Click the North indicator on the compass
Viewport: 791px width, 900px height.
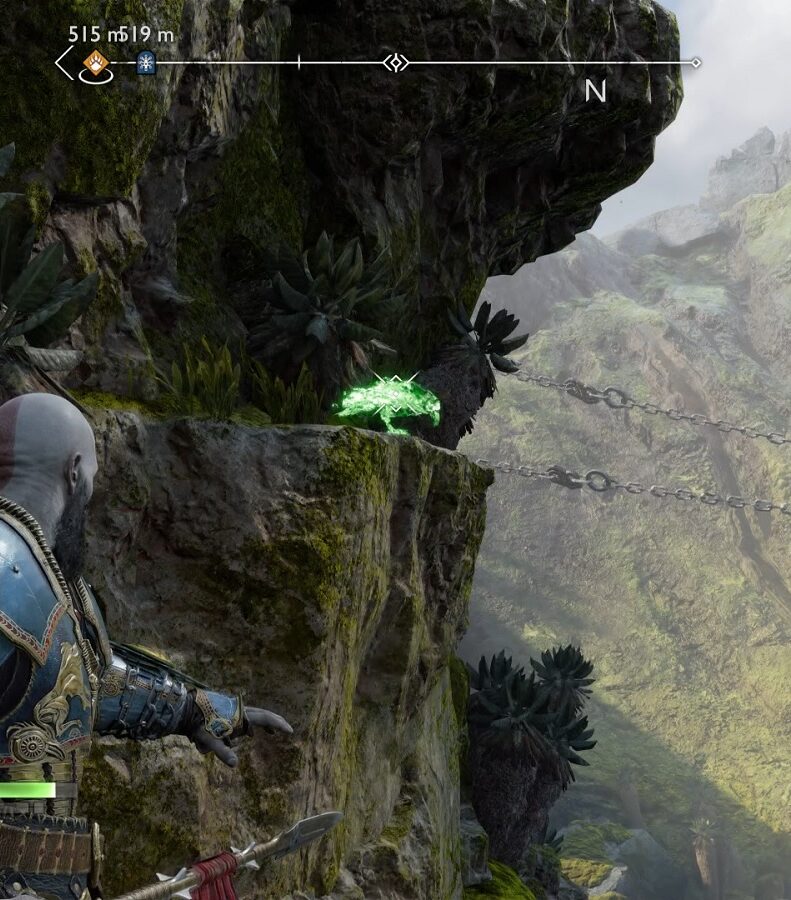coord(596,91)
